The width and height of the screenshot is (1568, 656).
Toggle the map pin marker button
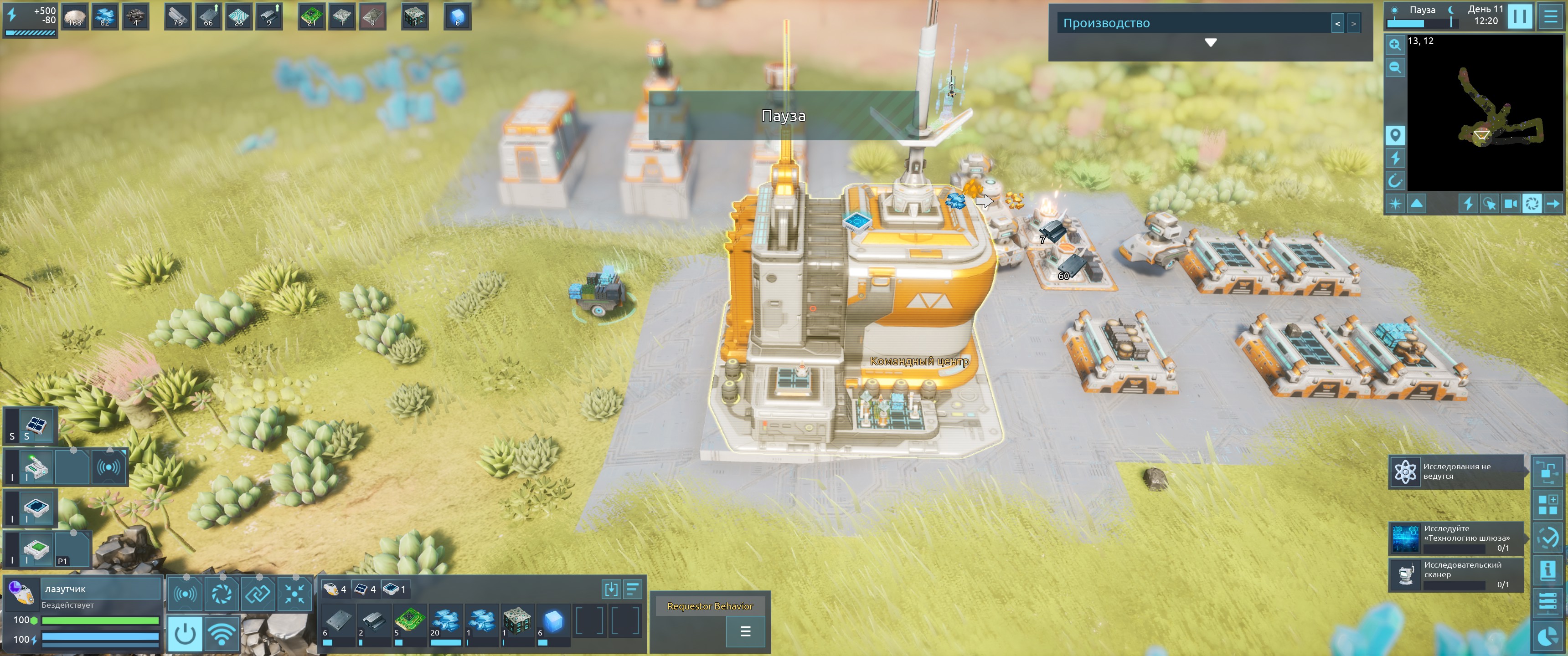[1394, 135]
